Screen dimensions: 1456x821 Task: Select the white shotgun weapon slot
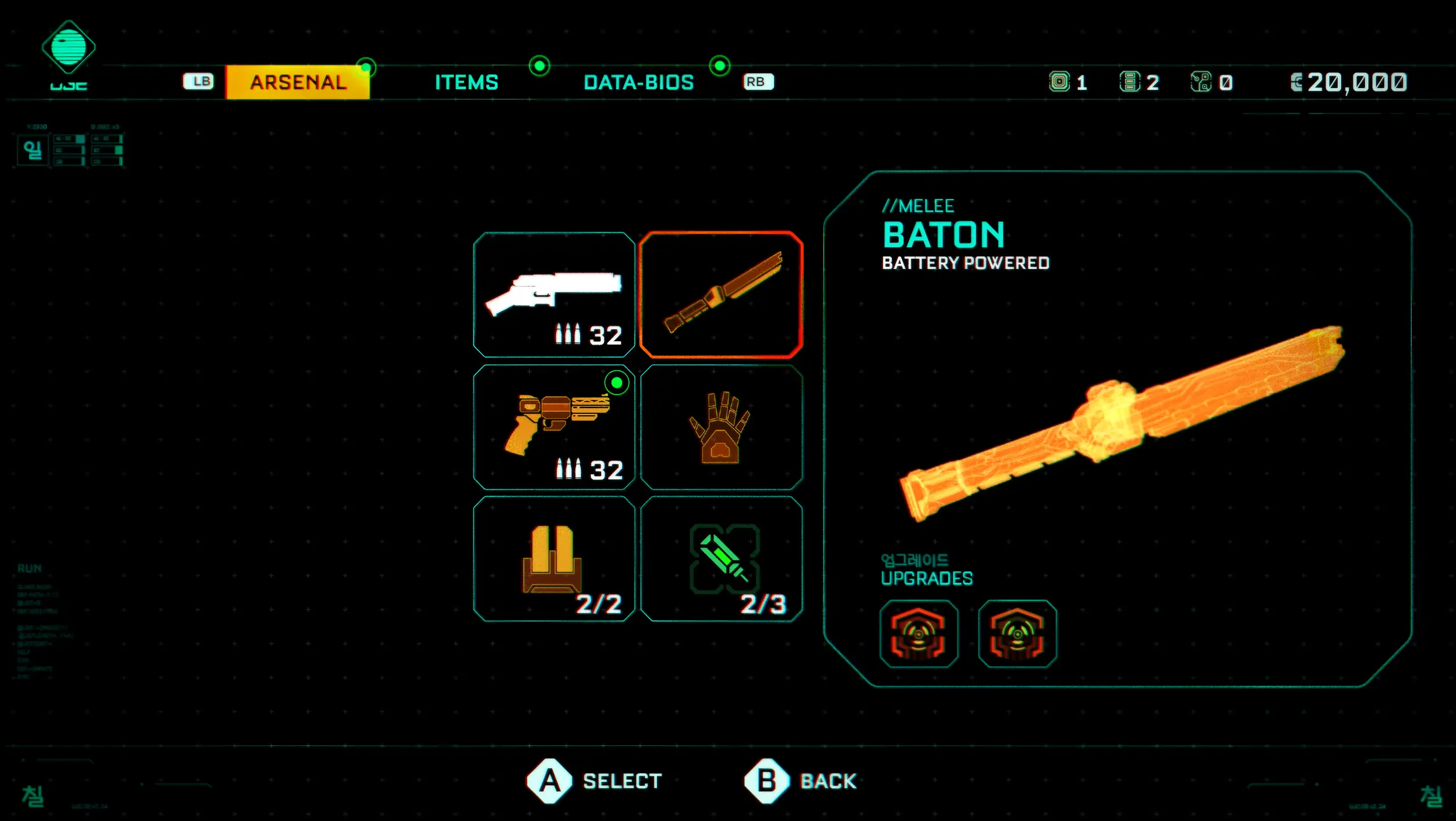(x=554, y=295)
